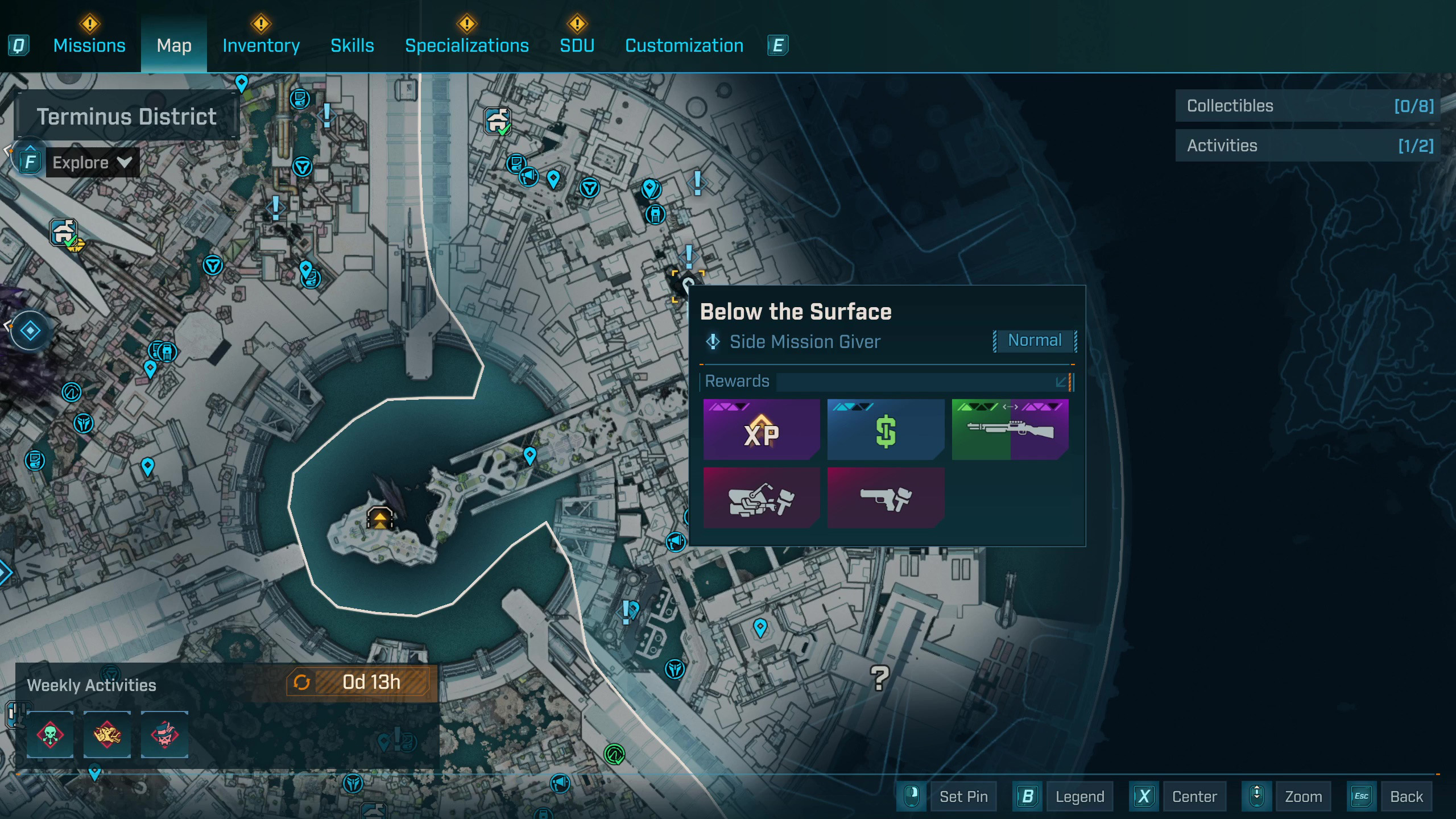Switch to the Customization tab

point(684,45)
